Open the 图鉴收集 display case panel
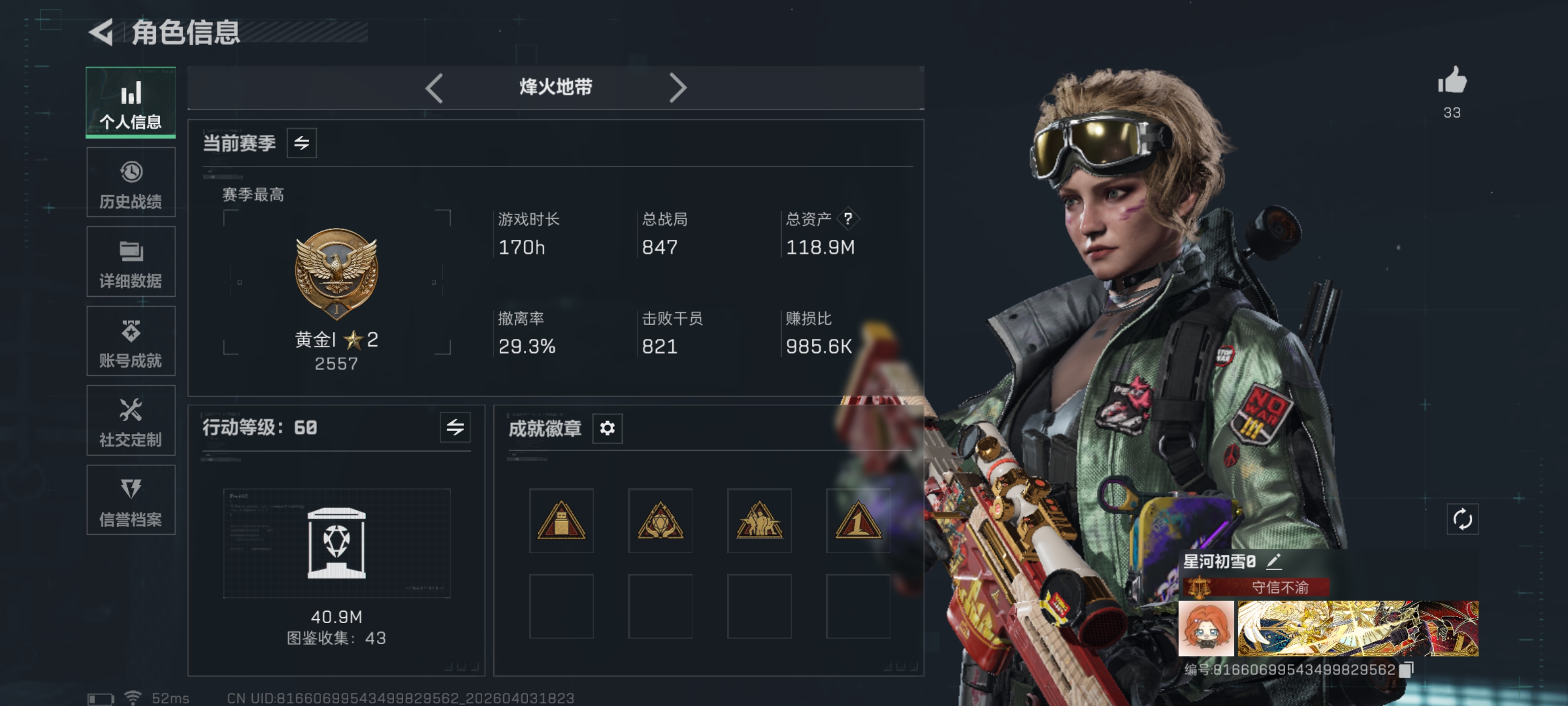Viewport: 1568px width, 706px height. tap(337, 543)
